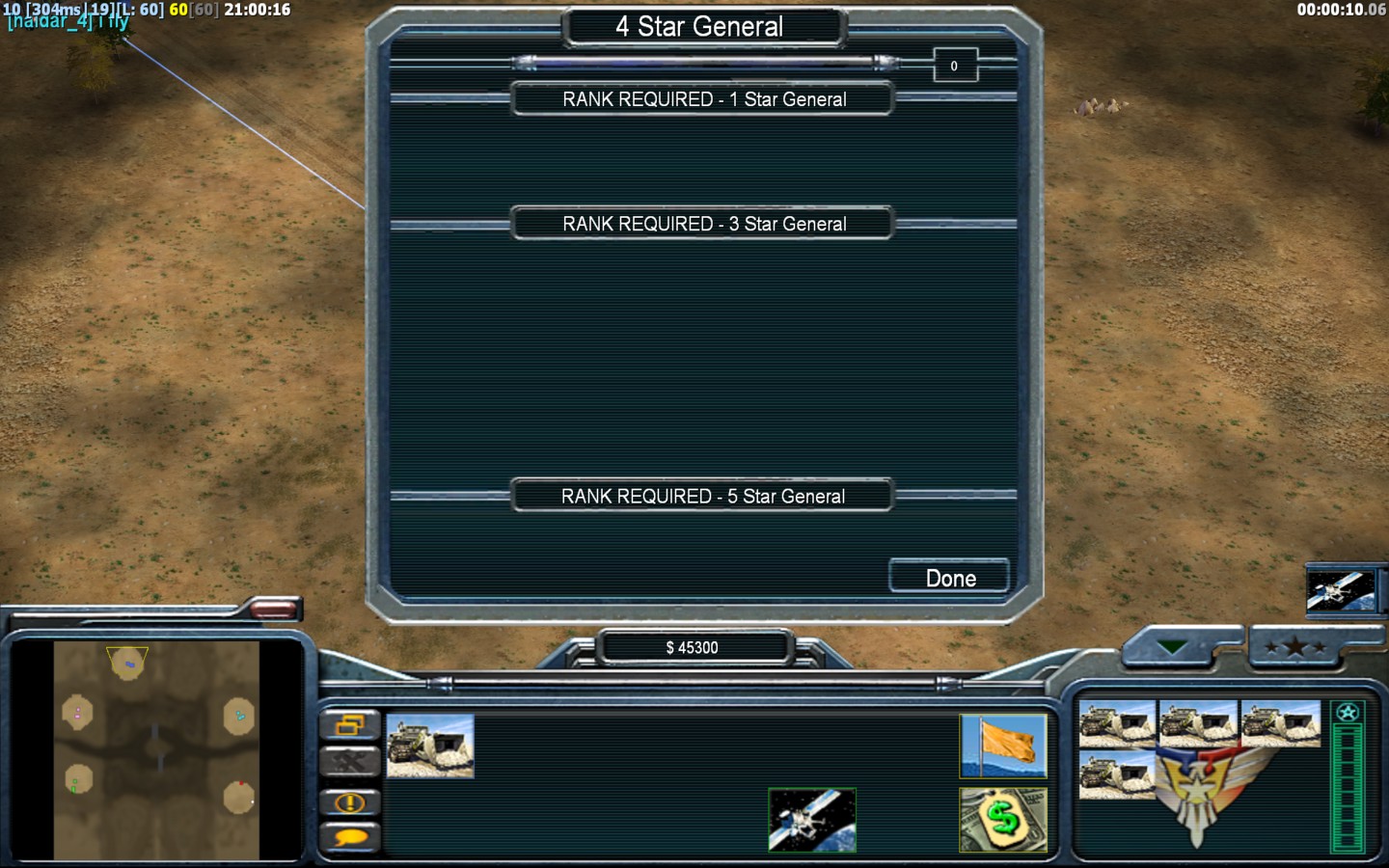Viewport: 1389px width, 868px height.
Task: Hide the control bar using the green arrow
Action: pyautogui.click(x=1173, y=647)
